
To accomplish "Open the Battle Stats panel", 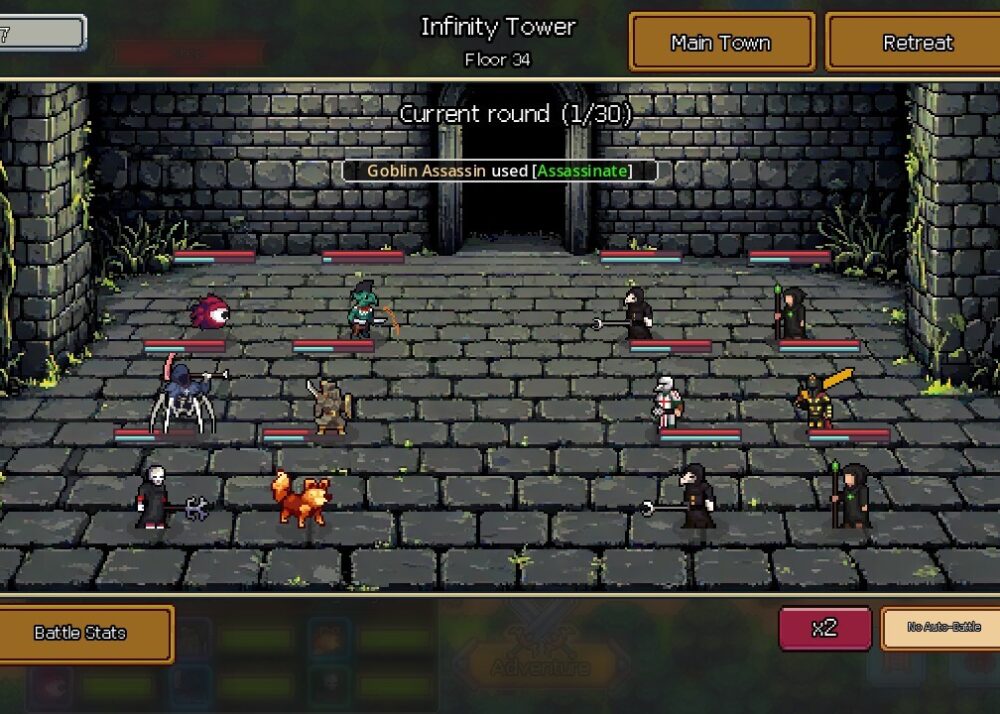I will (x=81, y=633).
